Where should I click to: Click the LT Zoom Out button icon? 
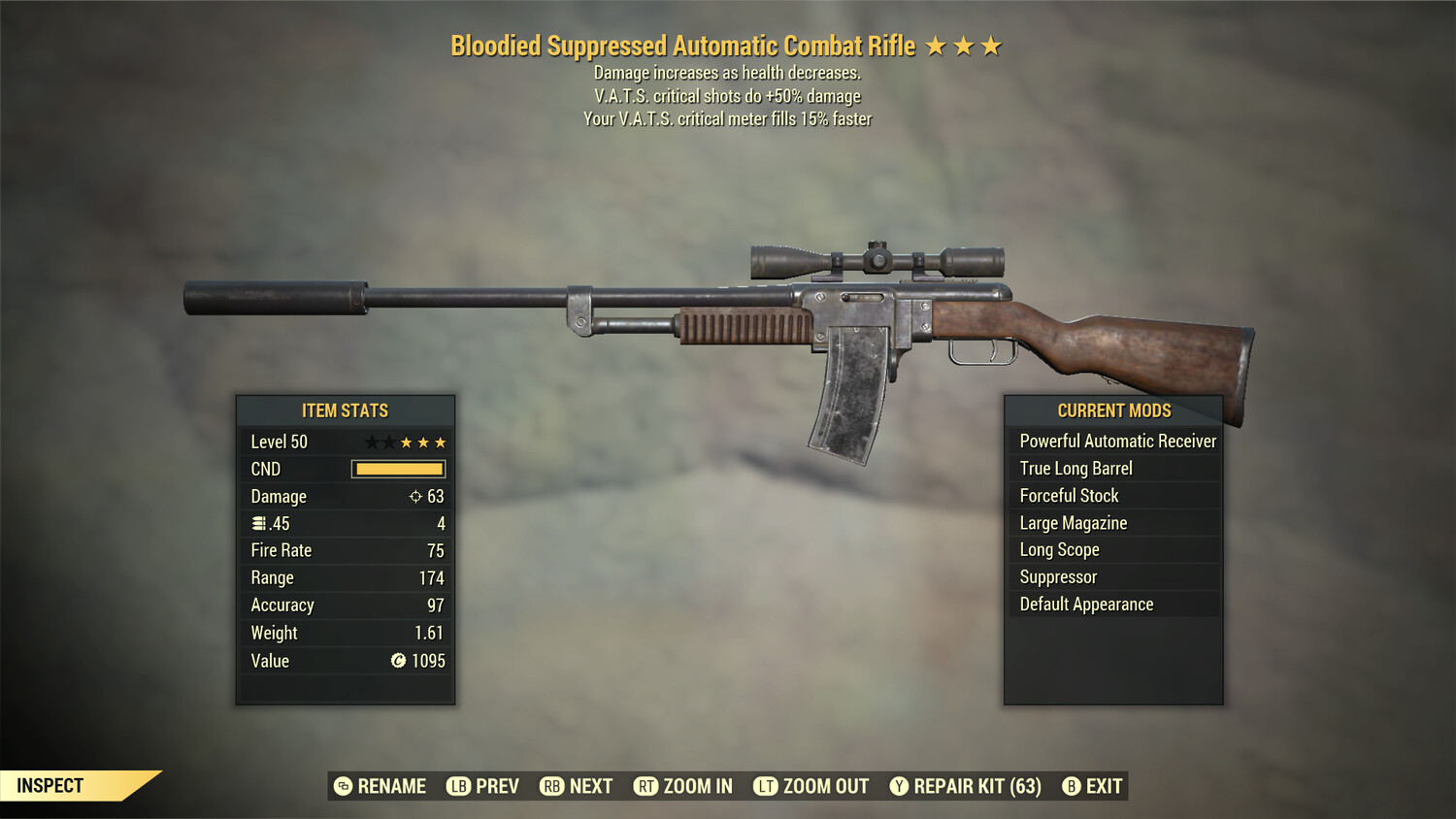point(765,786)
